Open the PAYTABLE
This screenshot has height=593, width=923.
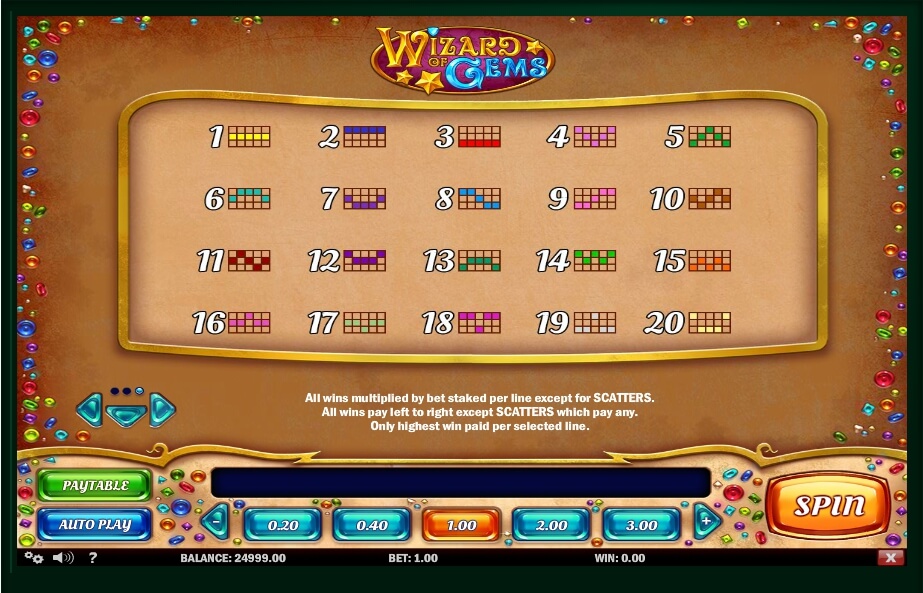tap(95, 485)
